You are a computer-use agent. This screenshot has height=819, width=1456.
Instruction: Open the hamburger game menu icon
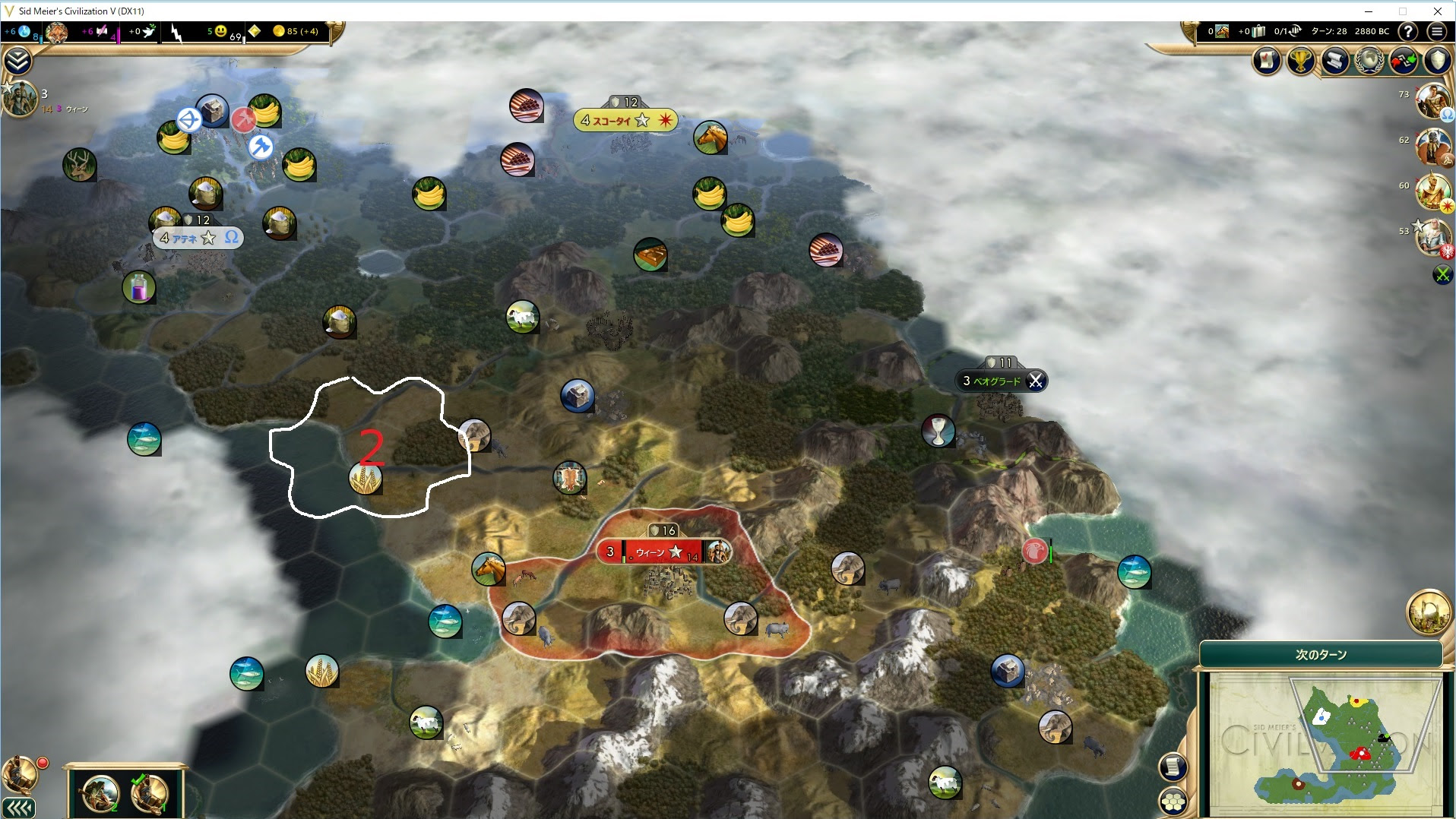click(x=1438, y=32)
